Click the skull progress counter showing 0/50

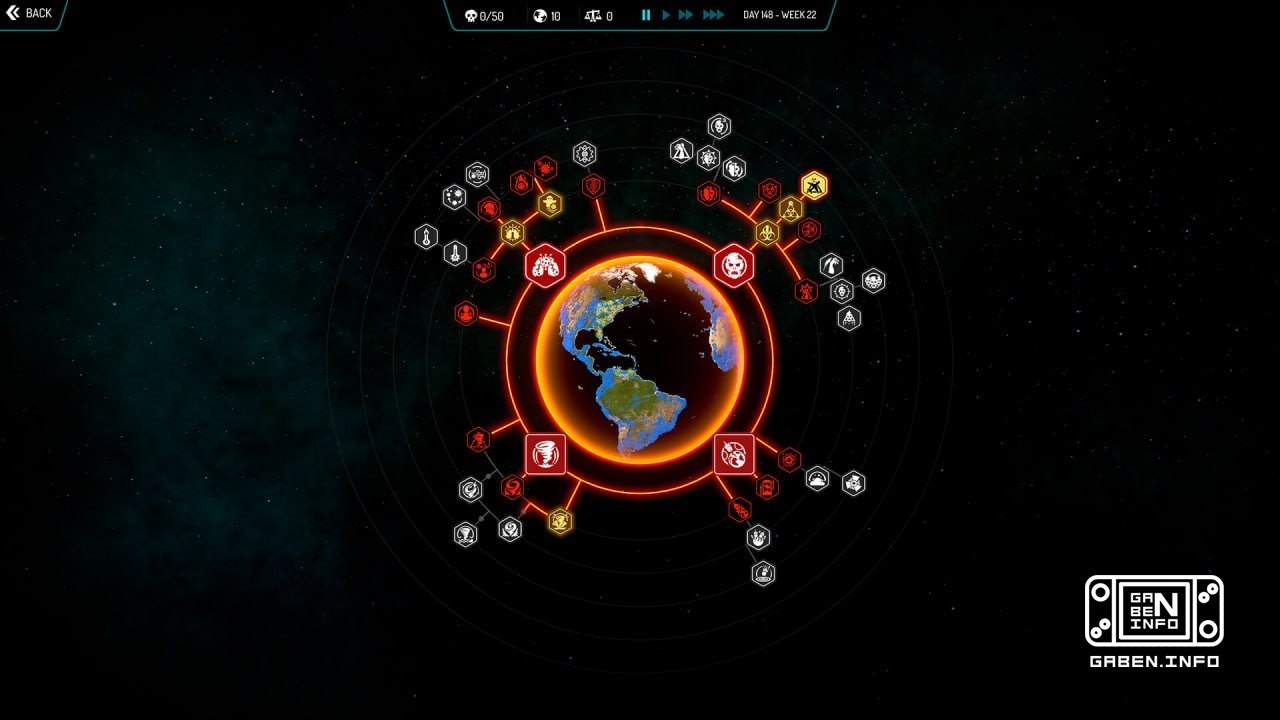[484, 15]
